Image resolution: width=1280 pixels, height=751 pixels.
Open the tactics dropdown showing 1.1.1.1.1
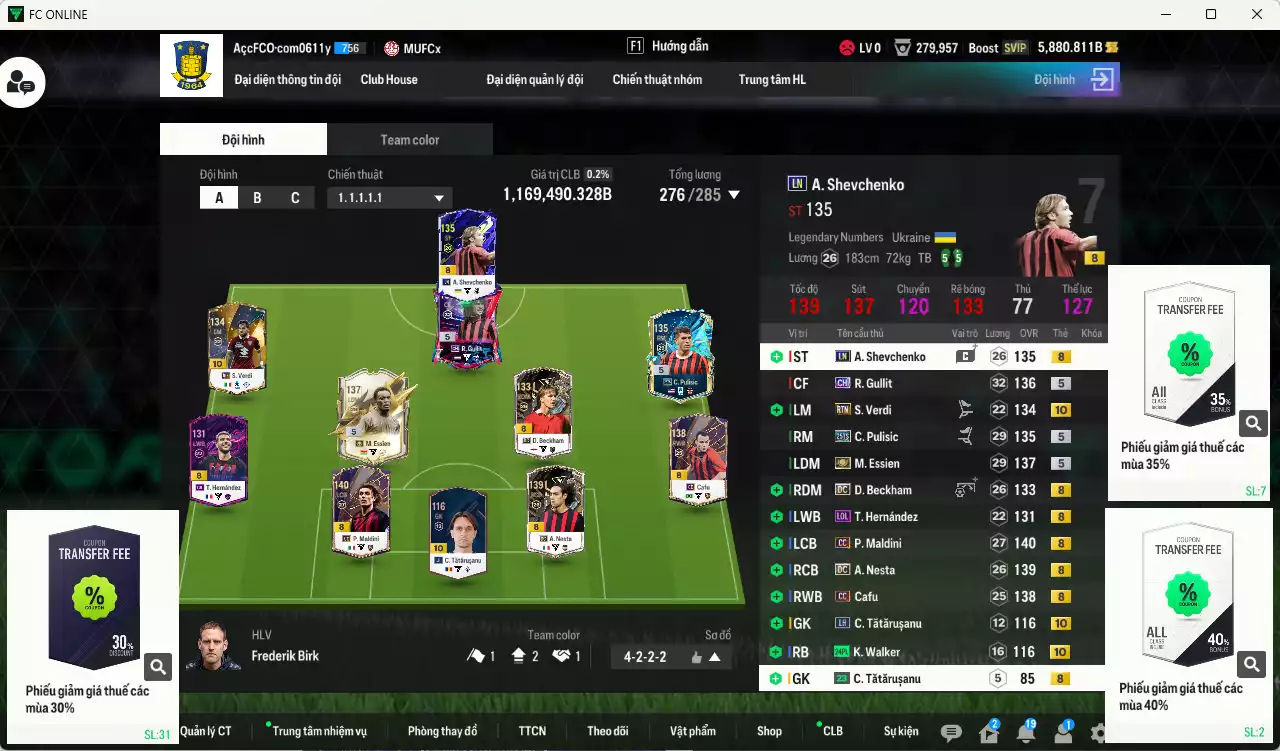click(x=389, y=197)
